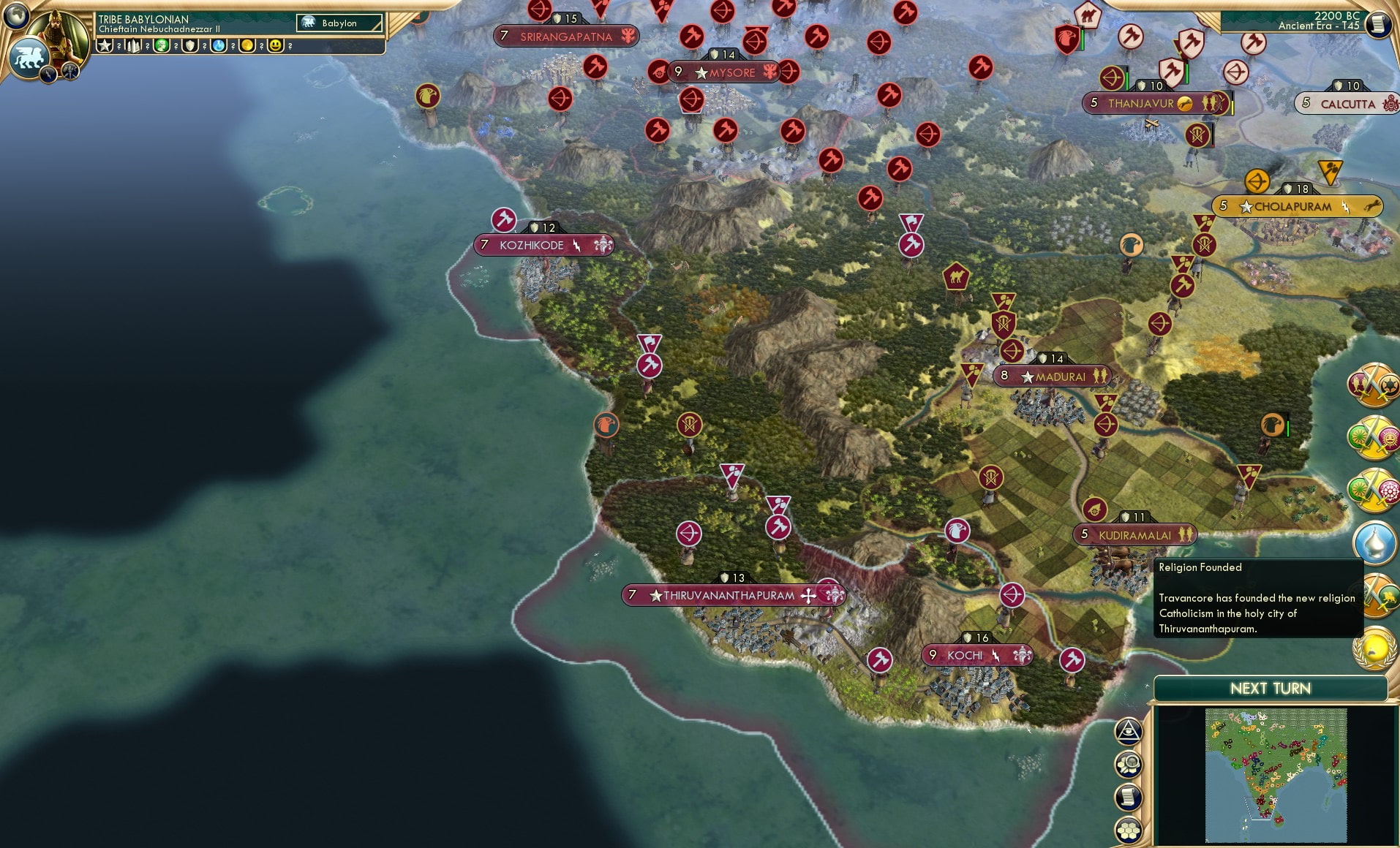Viewport: 1400px width, 848px height.
Task: Click the gold coin icon in the top panel
Action: (249, 45)
